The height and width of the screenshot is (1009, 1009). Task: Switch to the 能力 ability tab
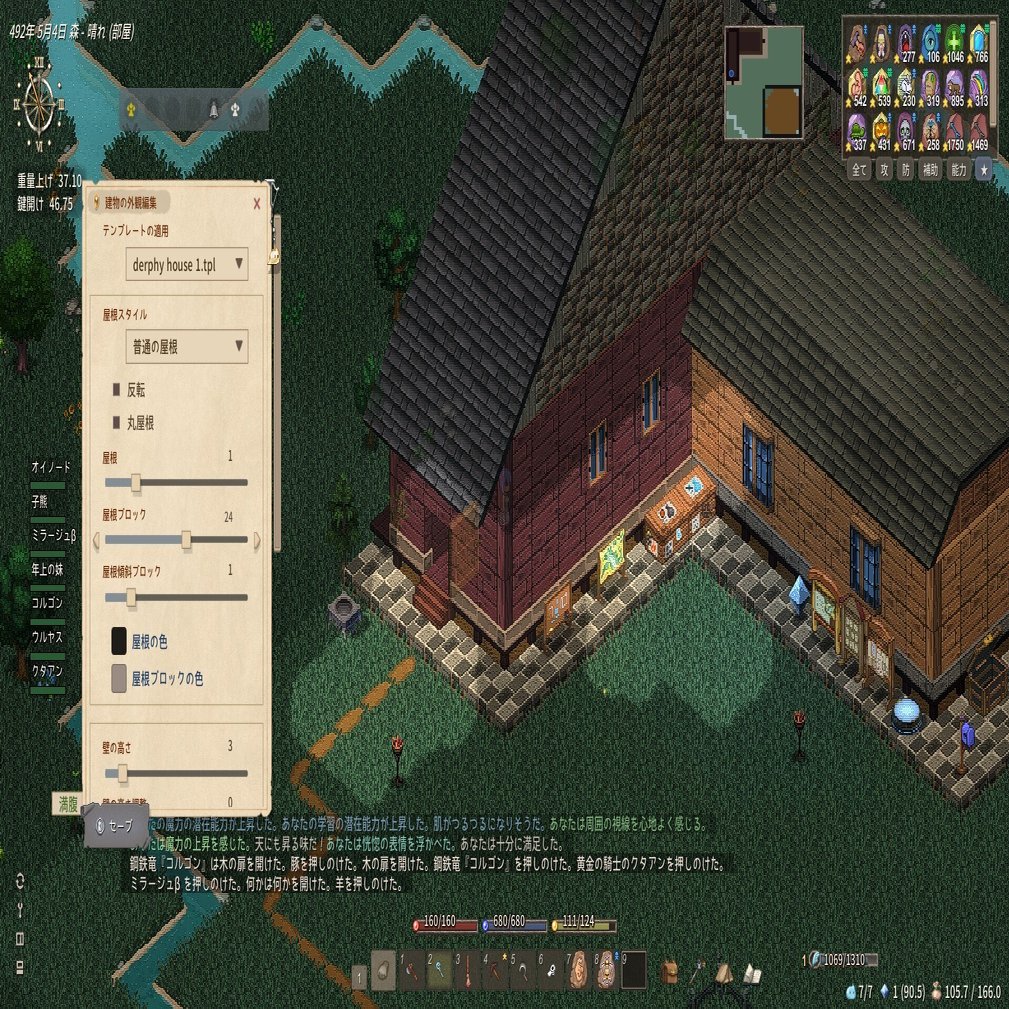click(x=957, y=169)
